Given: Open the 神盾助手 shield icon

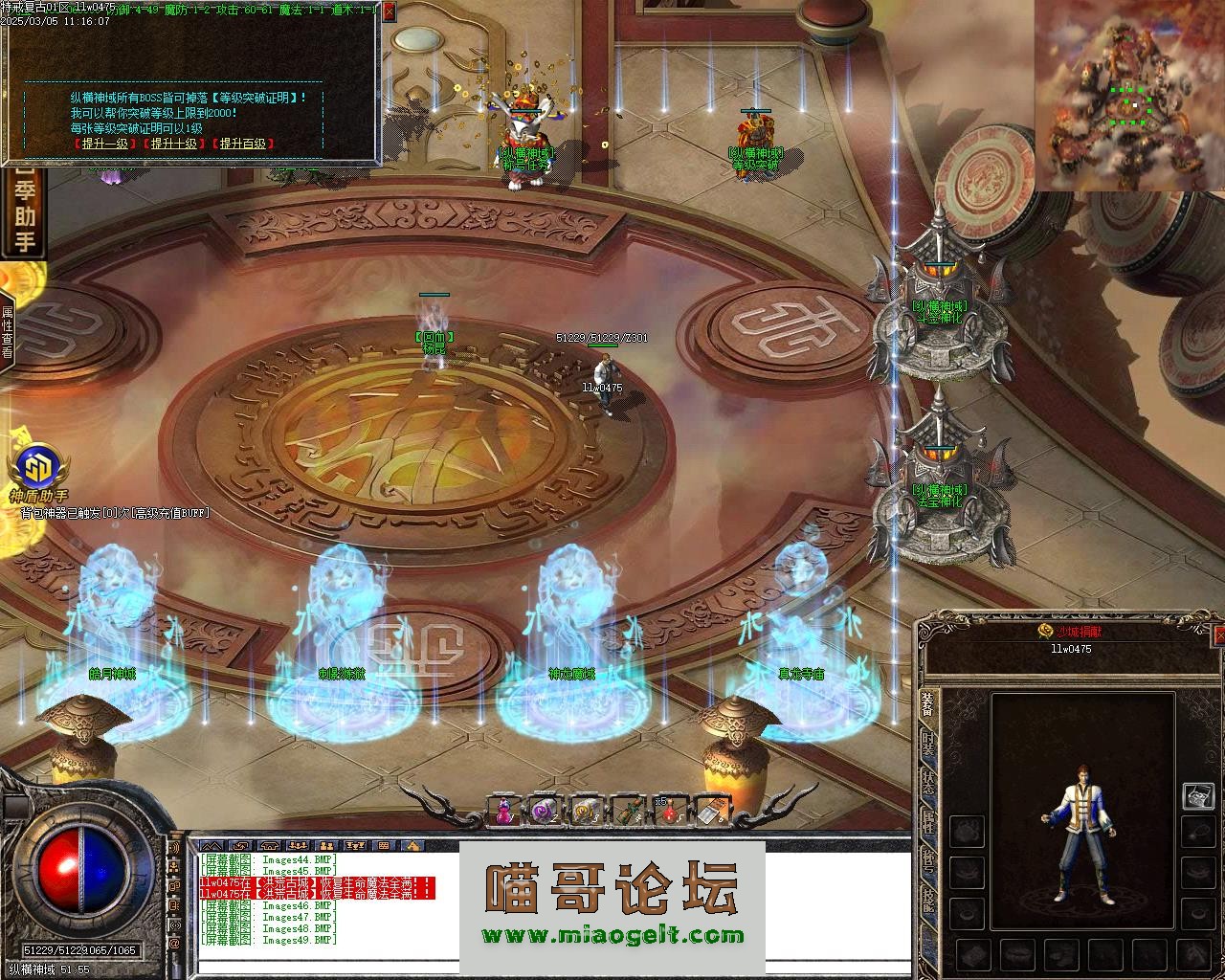Looking at the screenshot, I should point(38,470).
